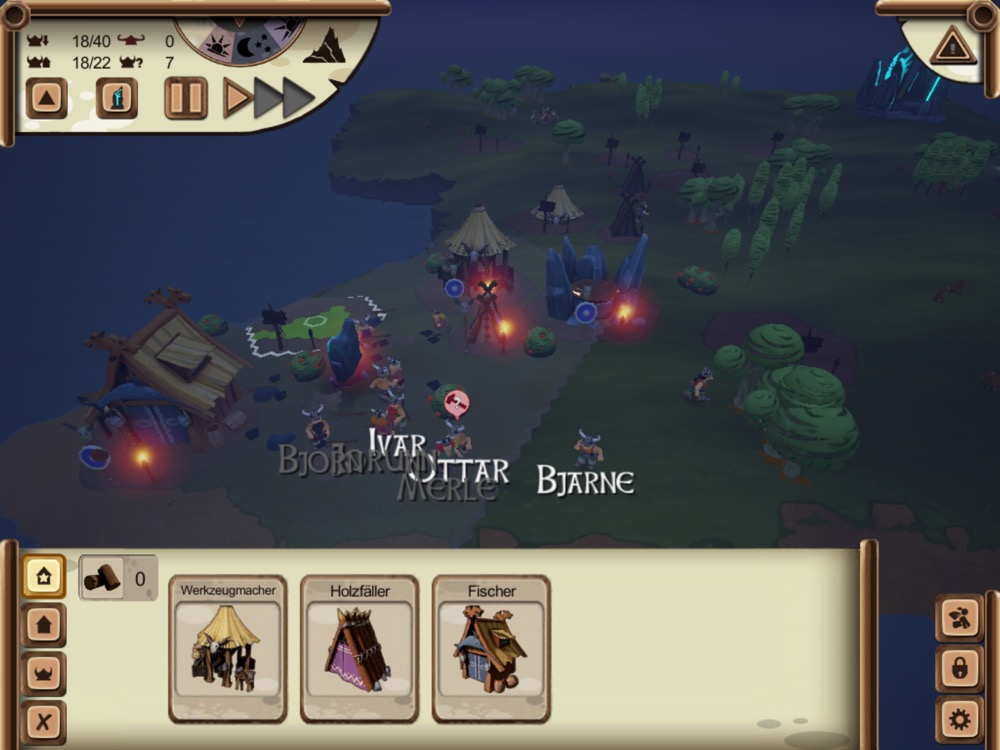The height and width of the screenshot is (750, 1000).
Task: Activate fast-forward speed
Action: 284,98
